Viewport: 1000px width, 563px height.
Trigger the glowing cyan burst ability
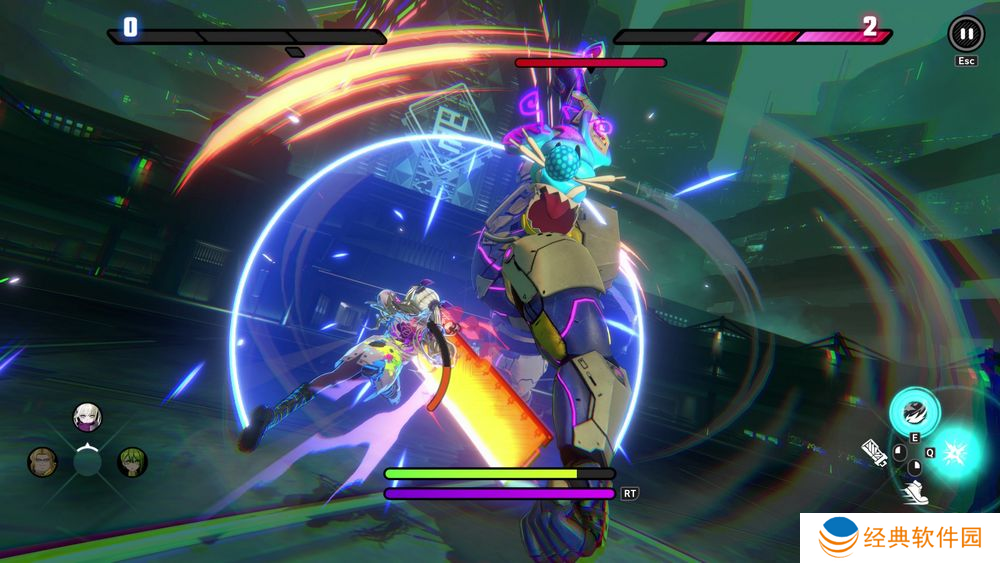pyautogui.click(x=957, y=450)
